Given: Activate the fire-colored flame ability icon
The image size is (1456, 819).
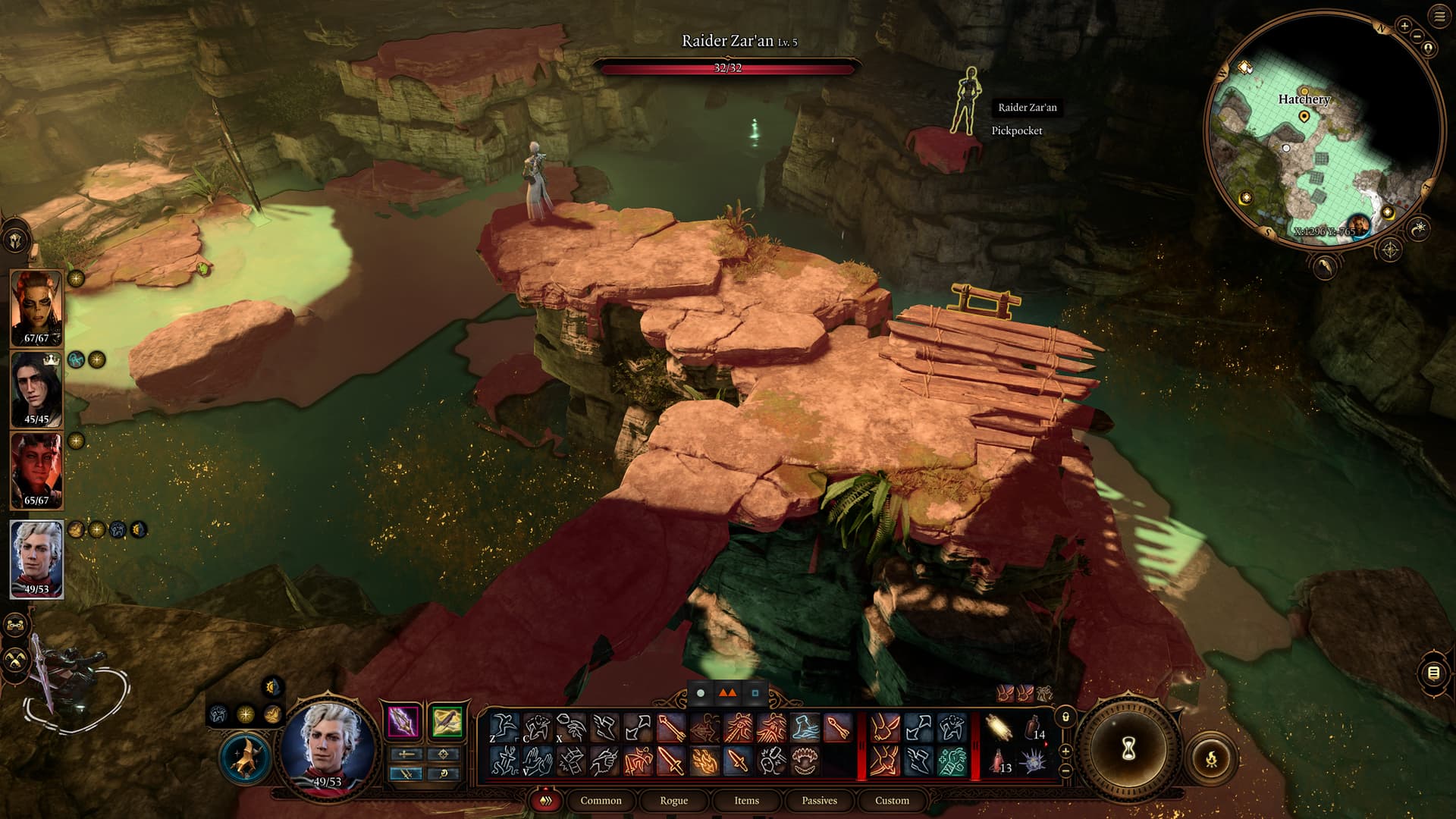Looking at the screenshot, I should [x=704, y=760].
